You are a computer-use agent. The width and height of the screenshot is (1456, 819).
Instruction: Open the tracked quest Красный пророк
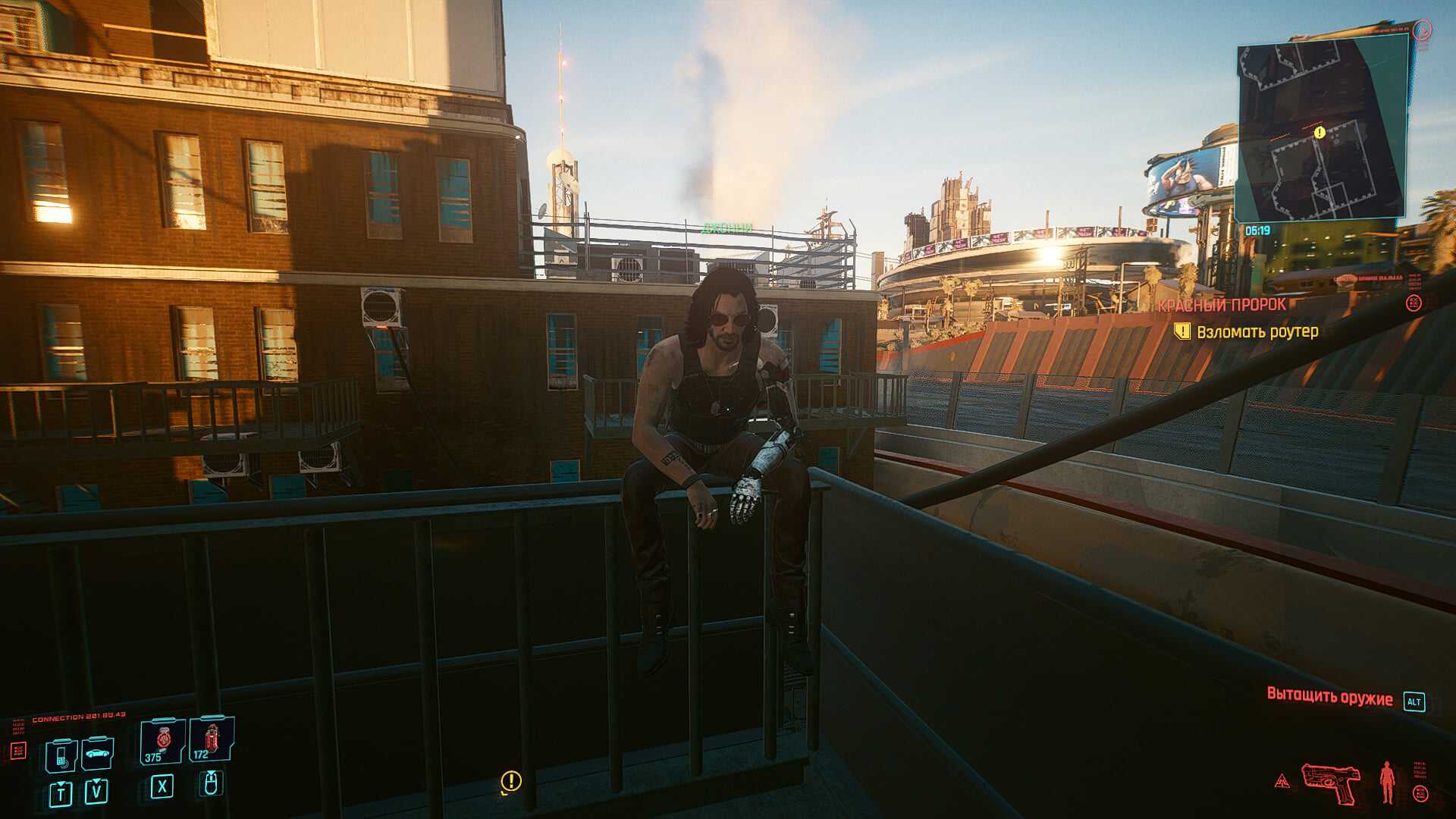coord(1222,305)
